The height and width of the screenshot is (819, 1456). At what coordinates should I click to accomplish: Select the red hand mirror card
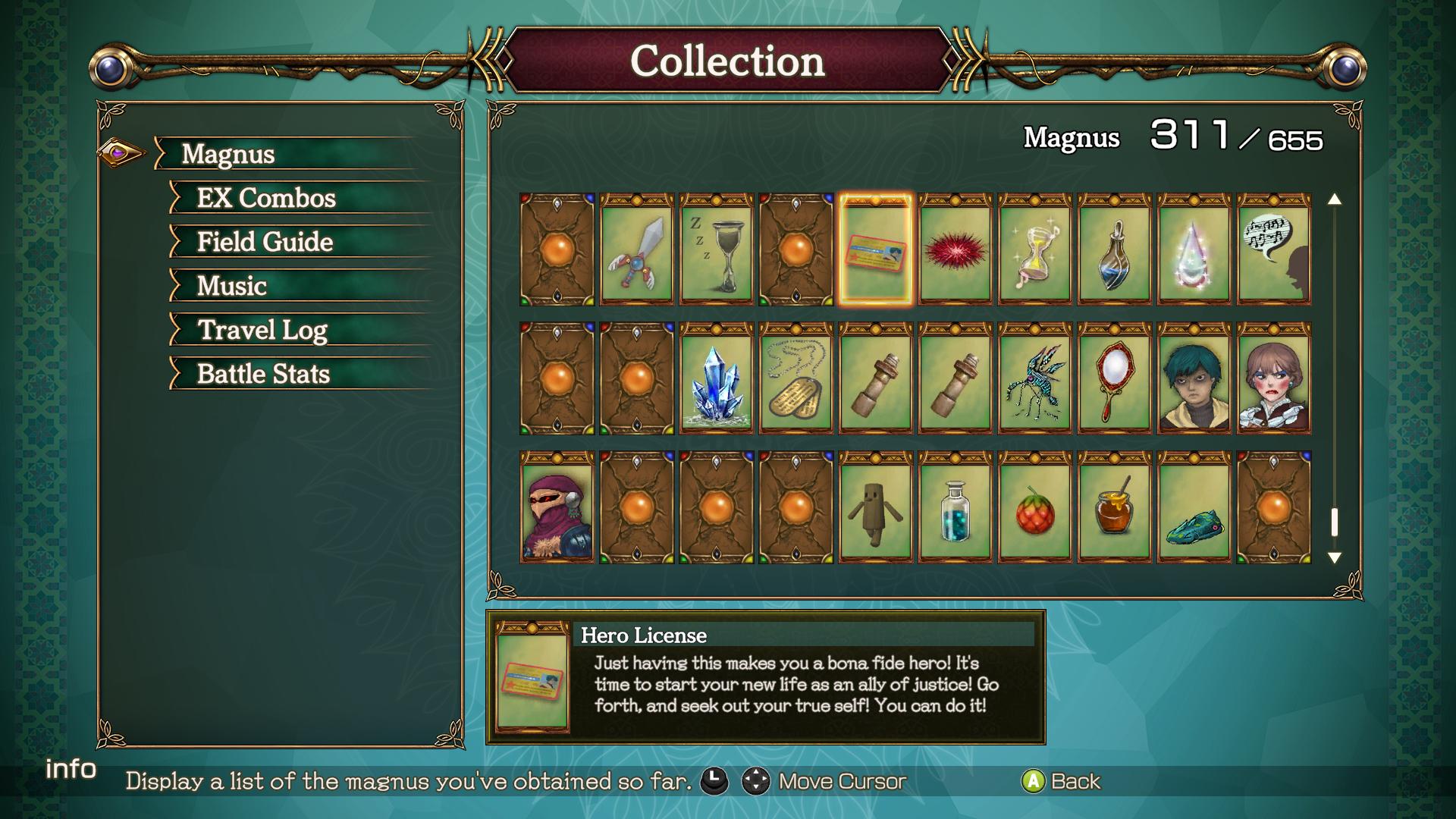1114,378
